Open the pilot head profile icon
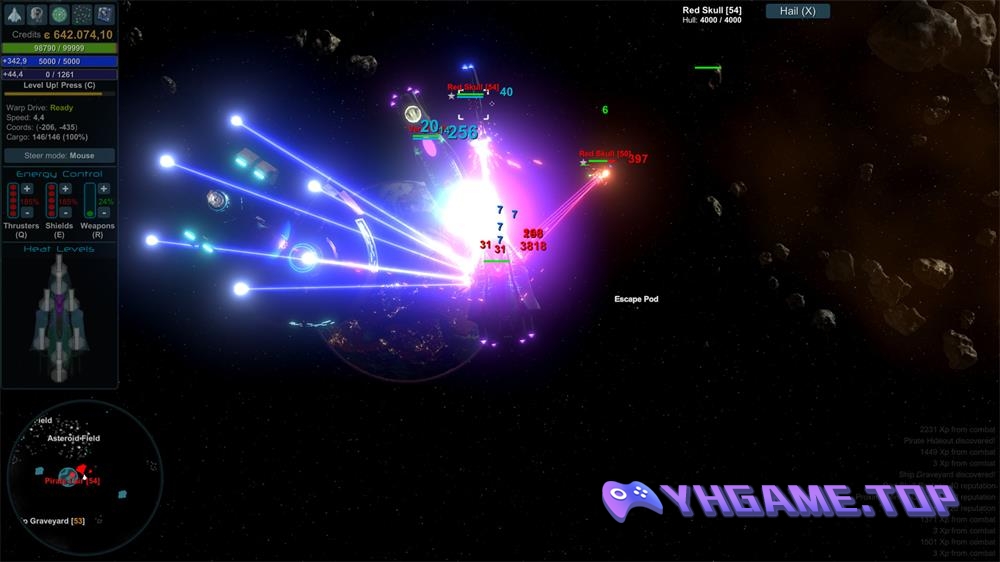This screenshot has height=562, width=1000. tap(37, 14)
